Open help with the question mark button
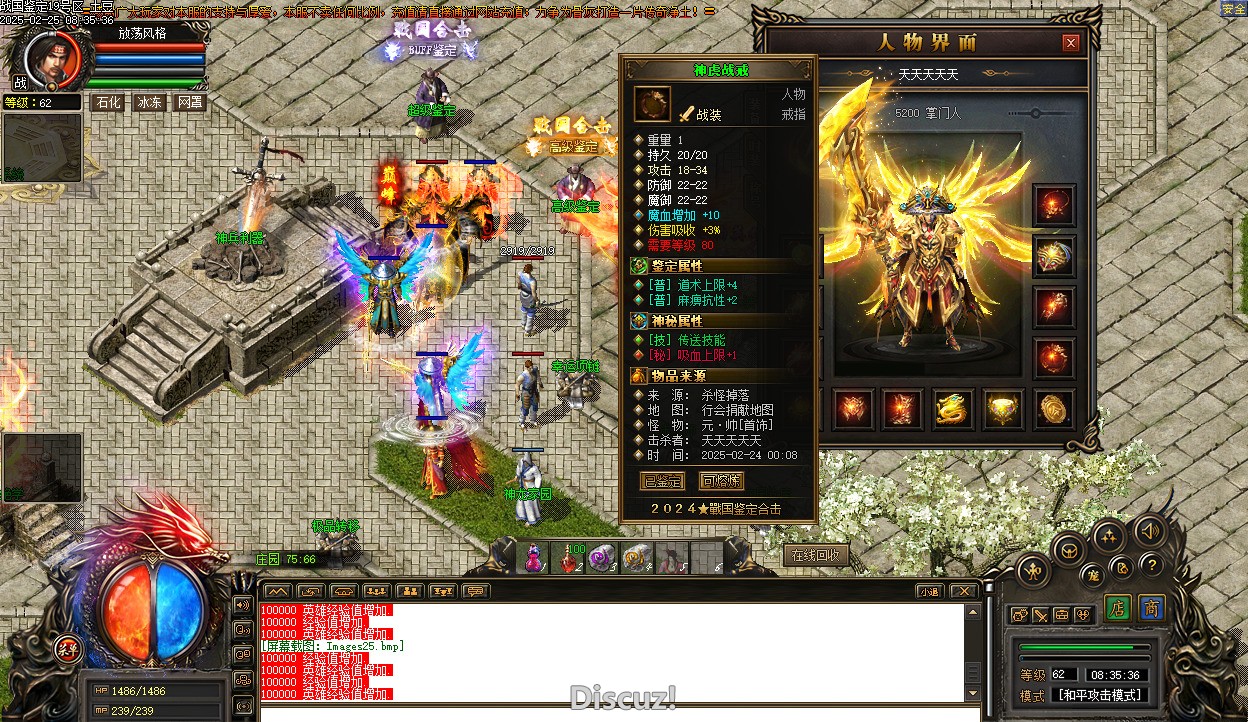Image resolution: width=1248 pixels, height=722 pixels. [1151, 564]
